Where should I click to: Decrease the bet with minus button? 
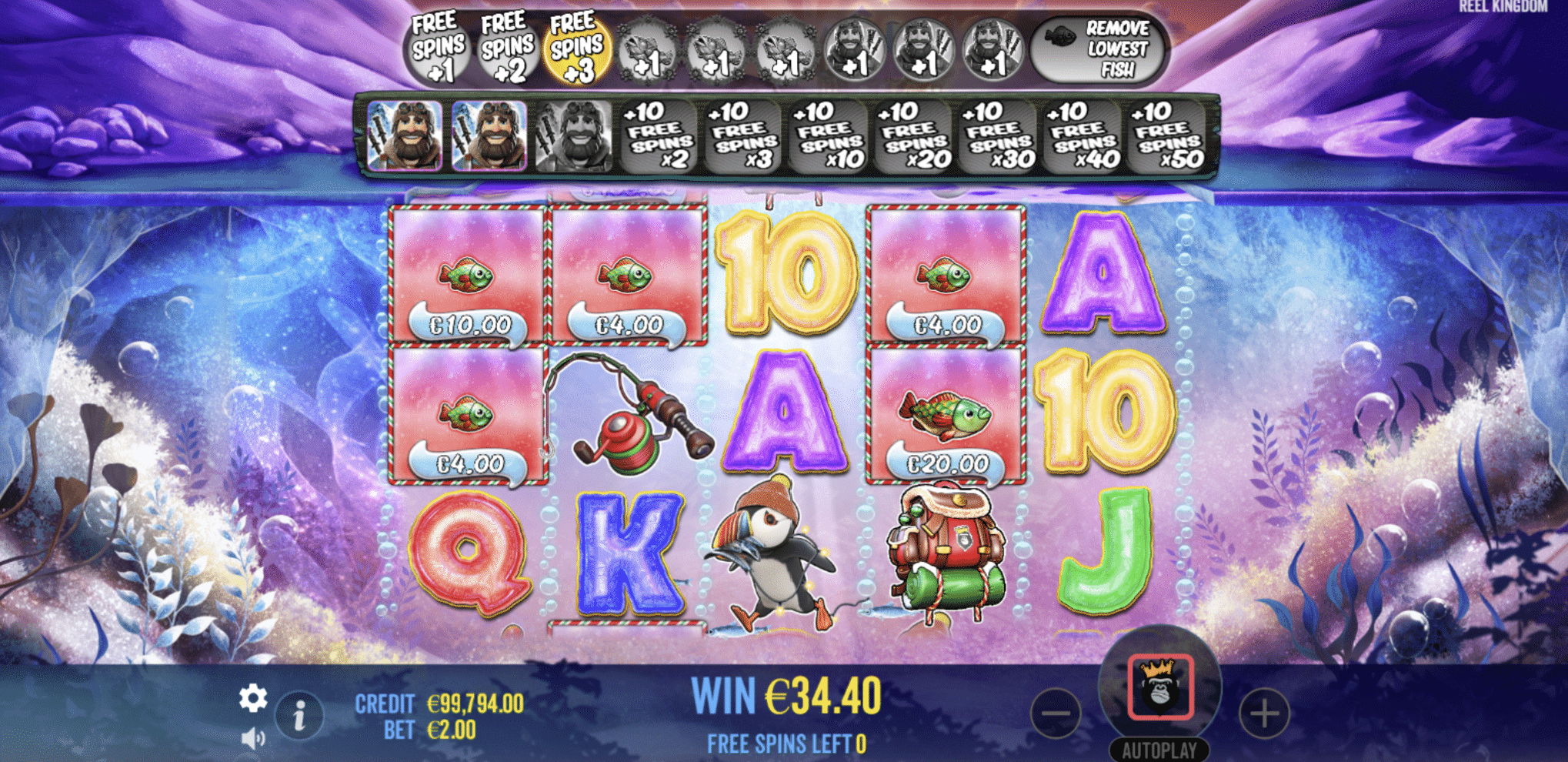coord(1056,713)
